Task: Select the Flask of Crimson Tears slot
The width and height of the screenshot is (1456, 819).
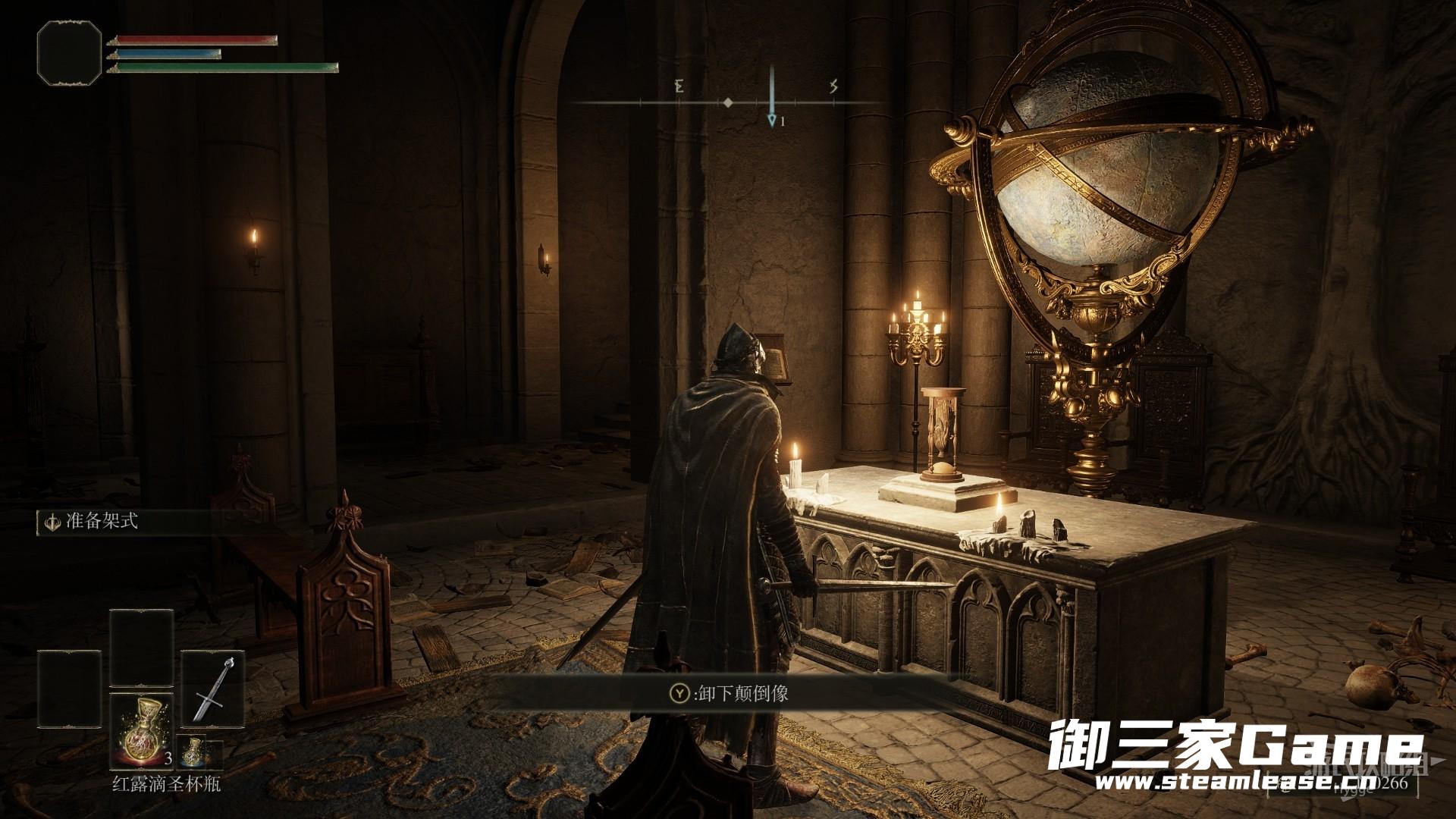Action: click(x=141, y=730)
